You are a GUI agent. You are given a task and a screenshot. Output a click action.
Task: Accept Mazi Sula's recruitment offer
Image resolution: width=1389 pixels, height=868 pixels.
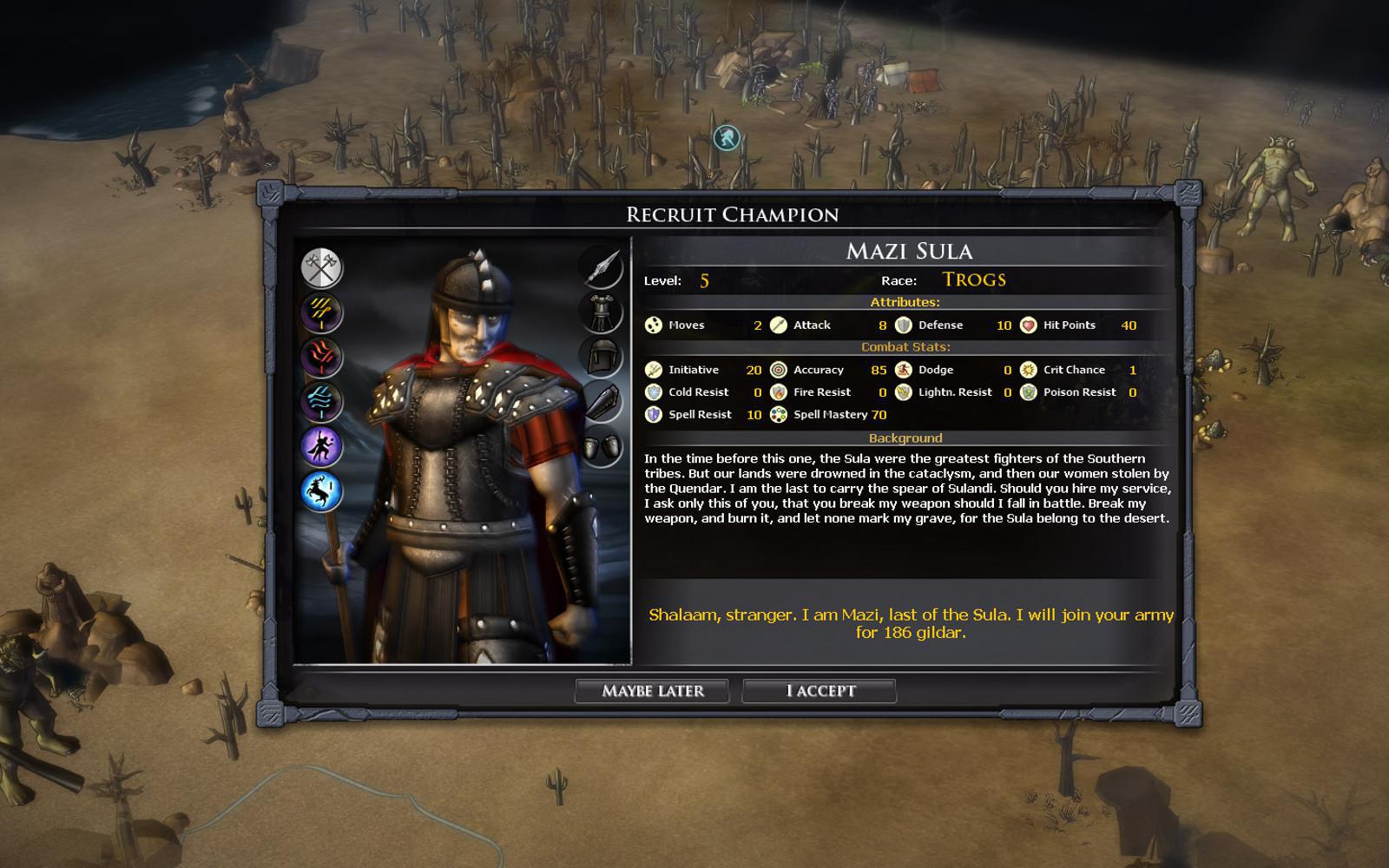(820, 691)
